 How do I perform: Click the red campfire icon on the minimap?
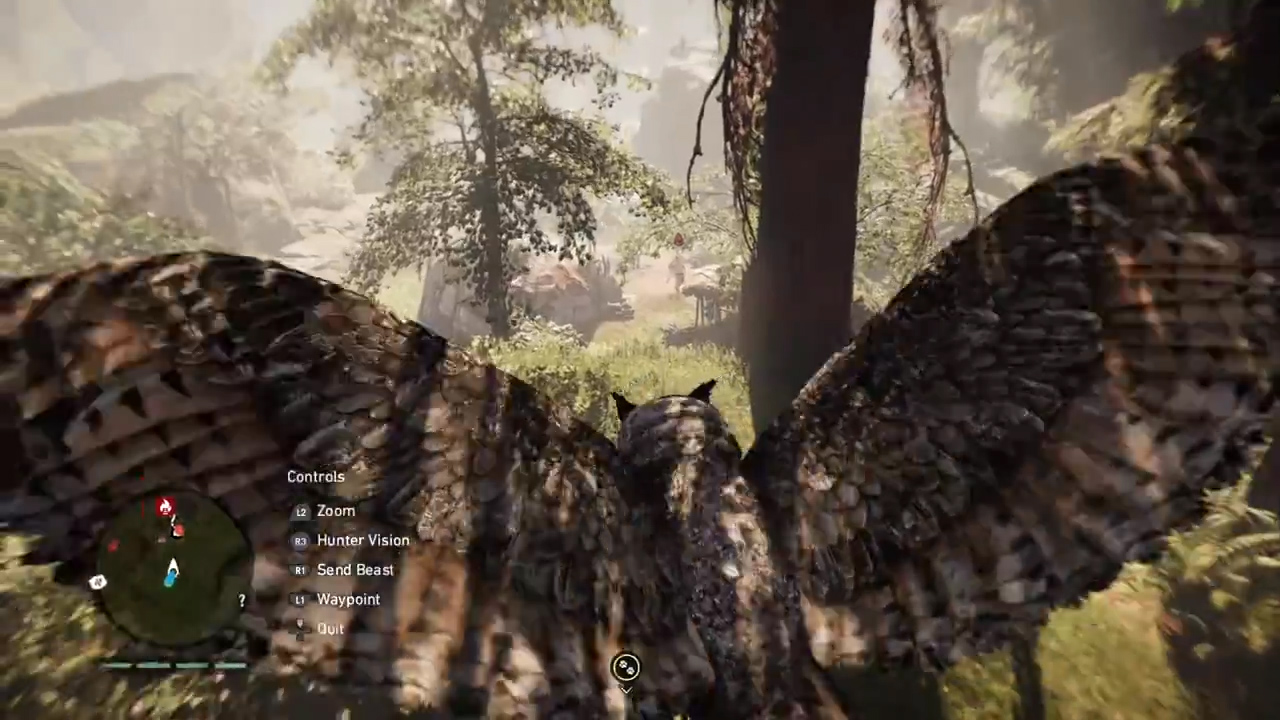click(x=165, y=507)
